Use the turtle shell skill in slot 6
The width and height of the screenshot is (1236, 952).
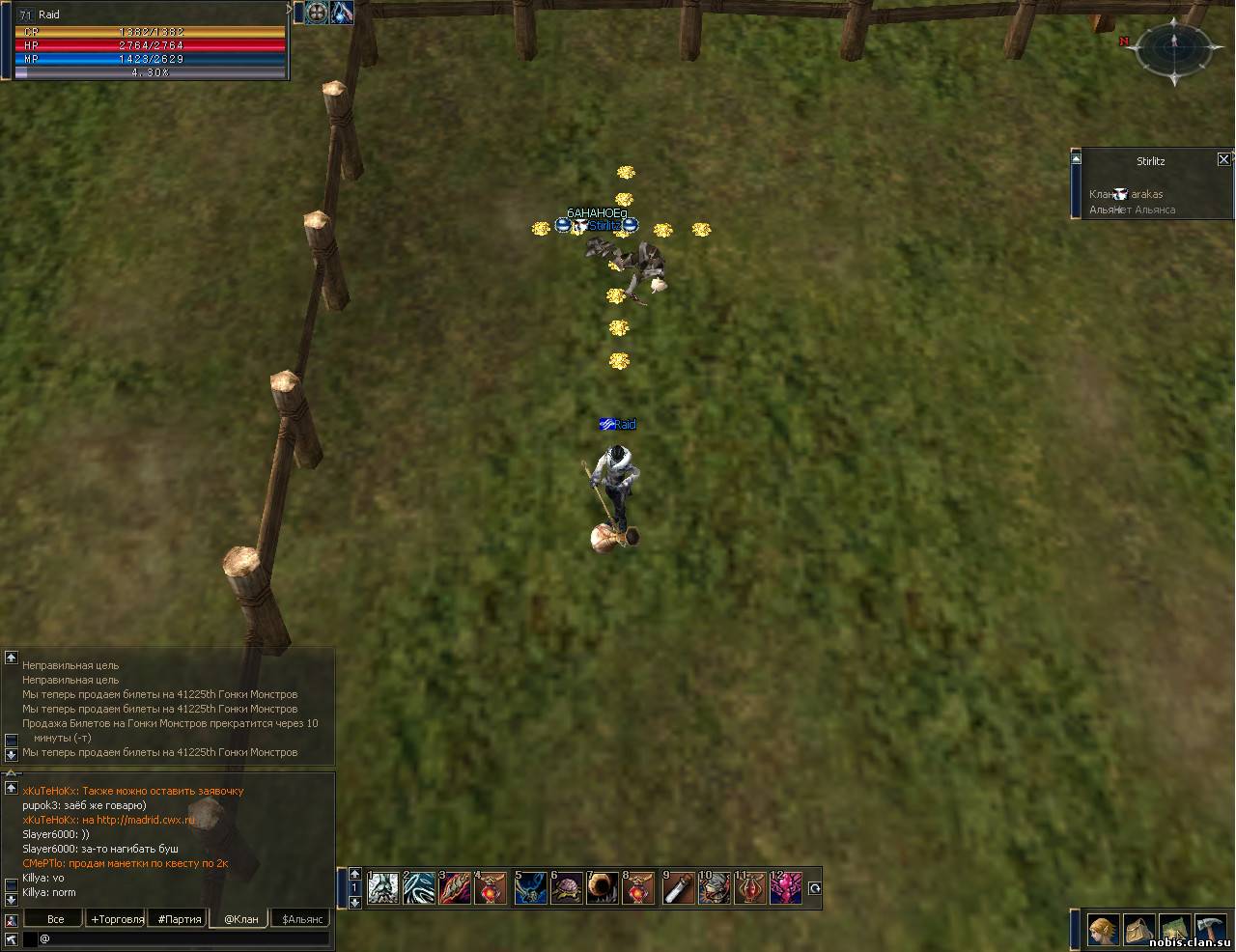(x=567, y=888)
